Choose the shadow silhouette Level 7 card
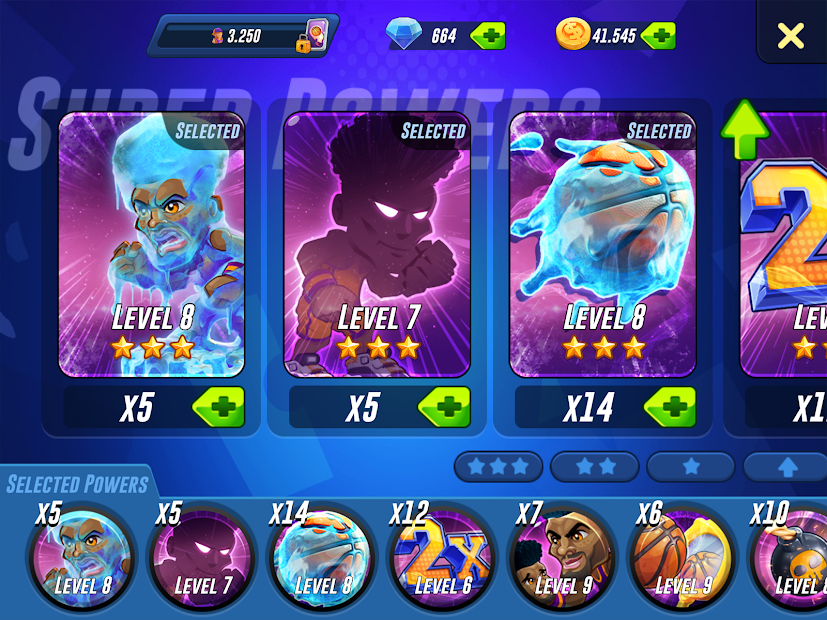 (377, 243)
